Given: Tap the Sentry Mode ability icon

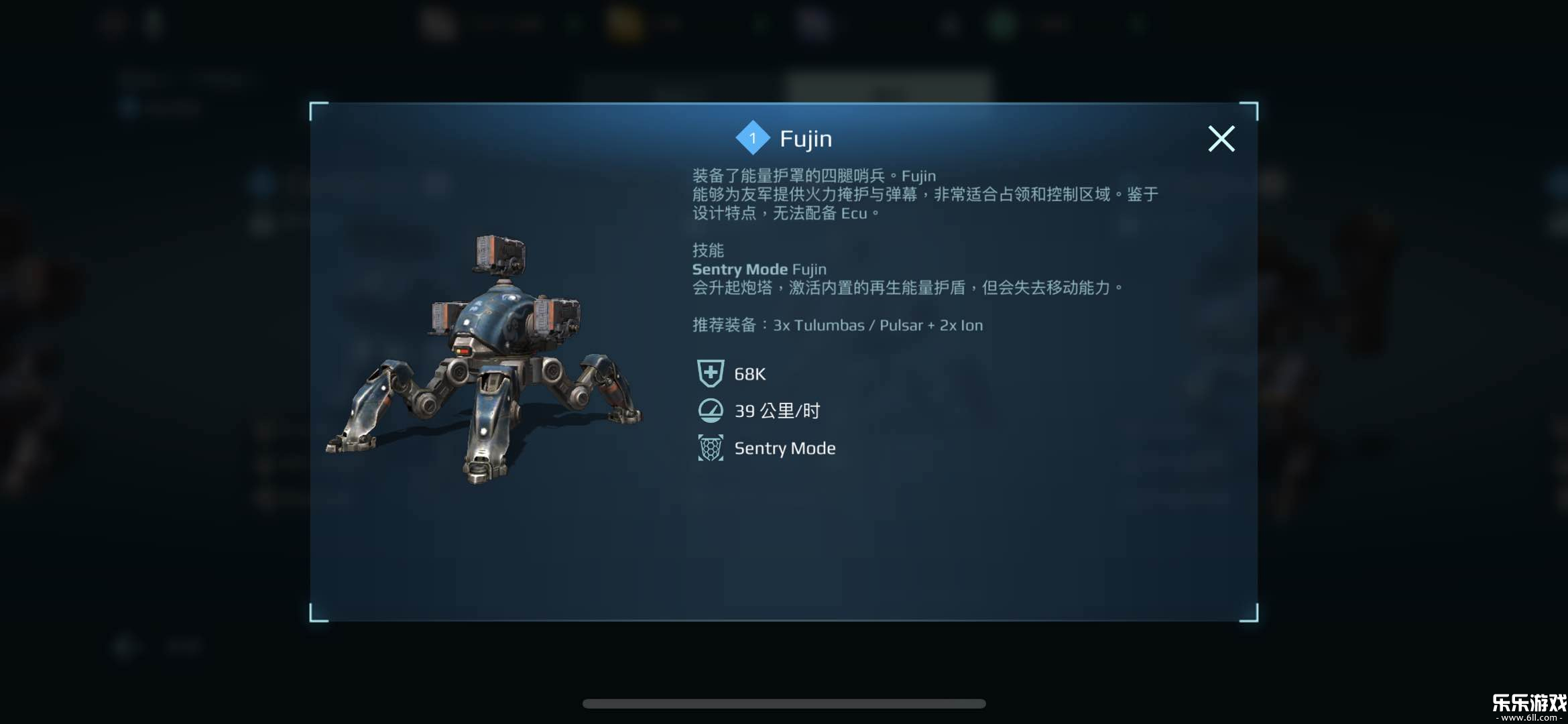Looking at the screenshot, I should [711, 448].
